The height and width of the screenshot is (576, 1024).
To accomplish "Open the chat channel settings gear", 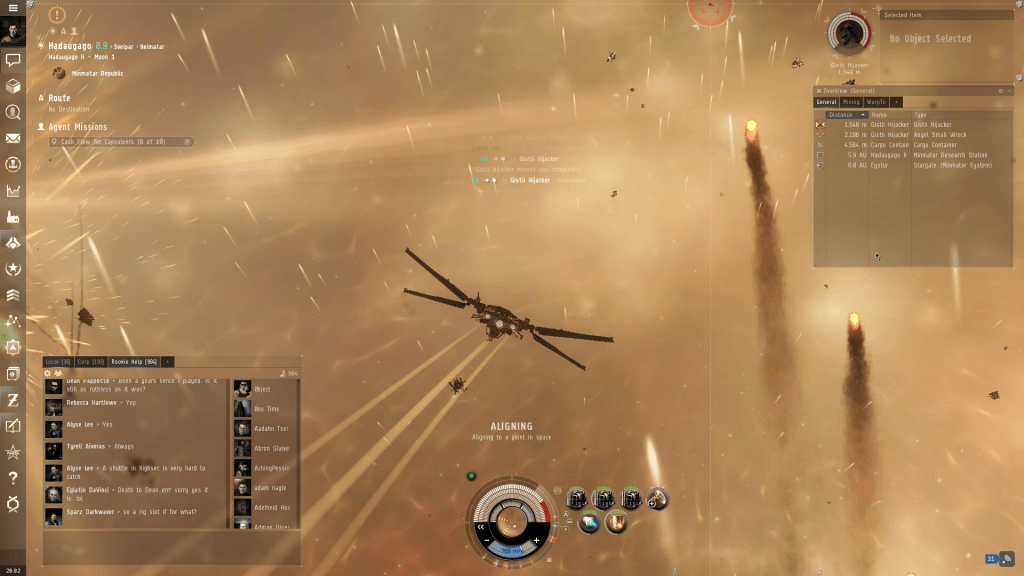I will tap(47, 373).
